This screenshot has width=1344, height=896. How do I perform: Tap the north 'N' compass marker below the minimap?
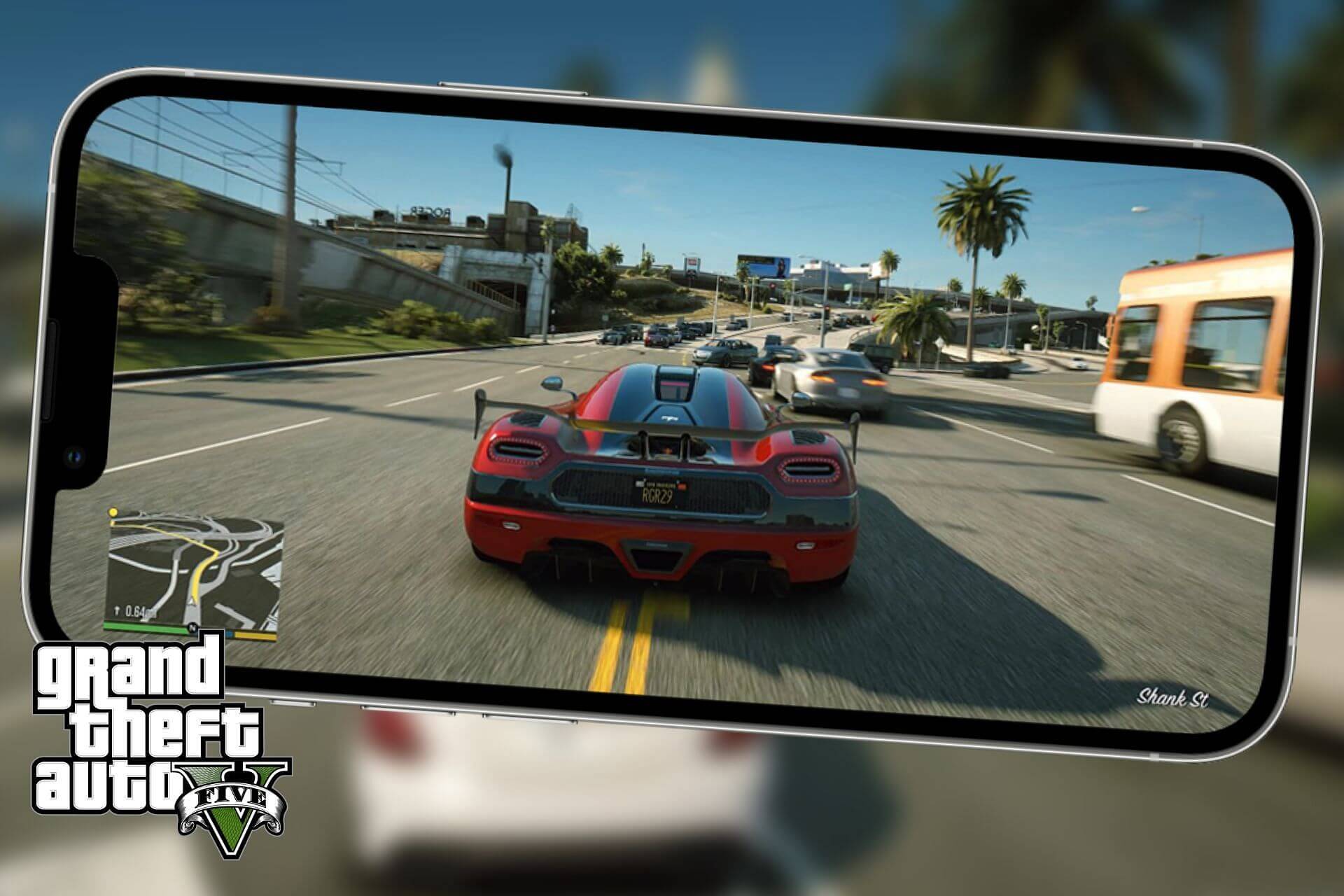click(x=193, y=627)
